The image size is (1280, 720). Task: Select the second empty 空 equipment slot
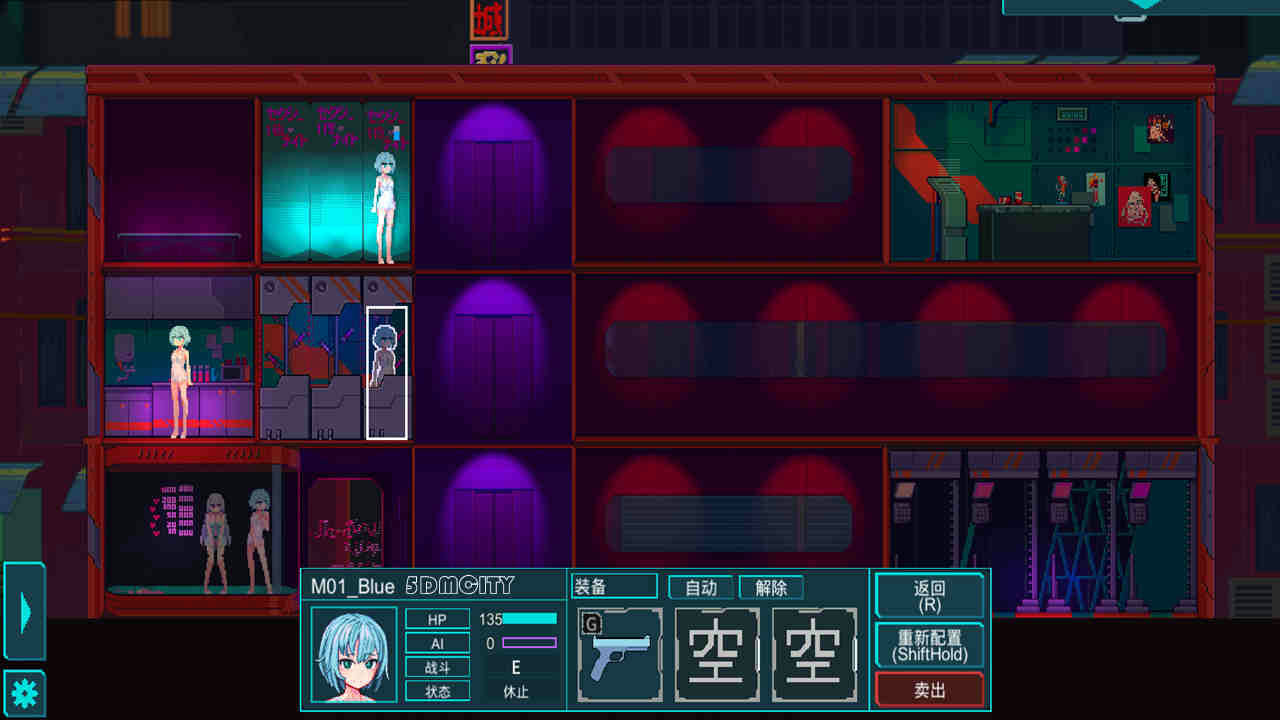813,653
